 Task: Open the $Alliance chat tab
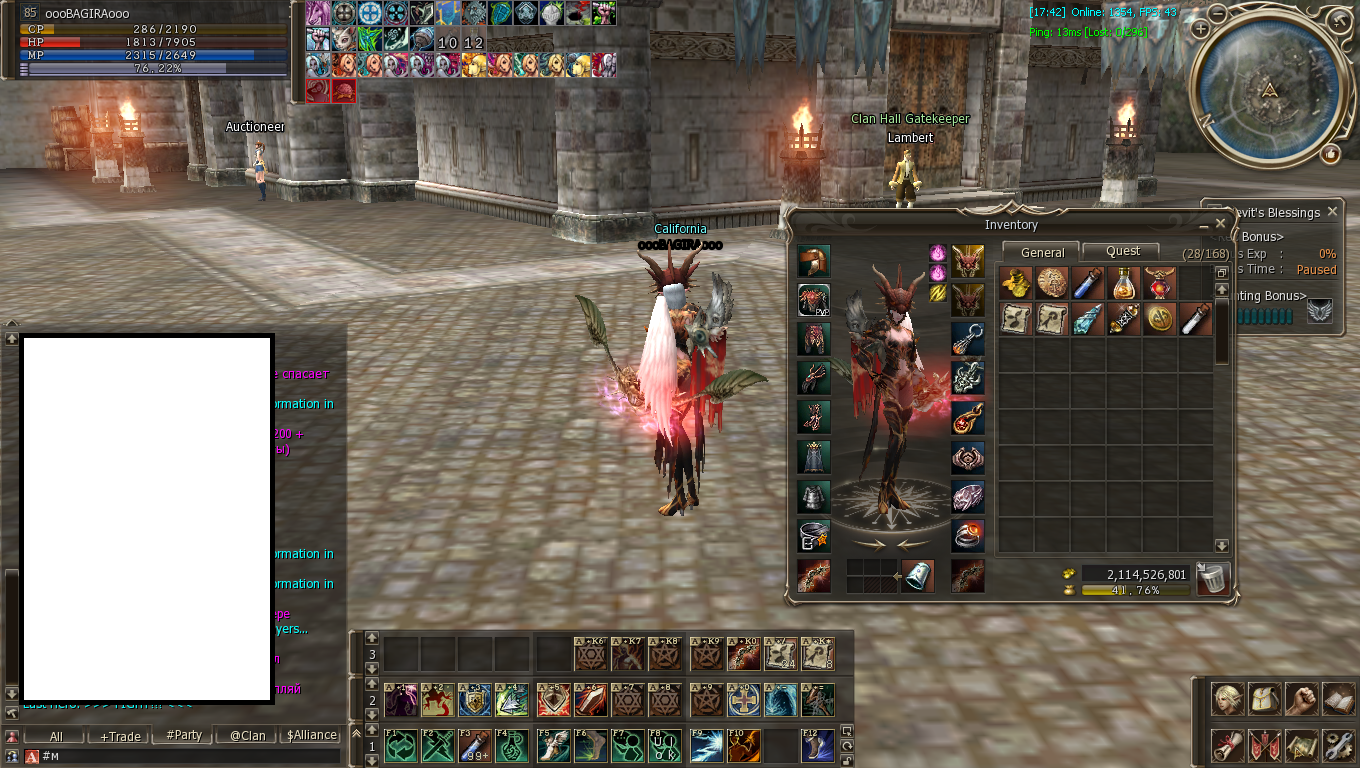click(311, 735)
